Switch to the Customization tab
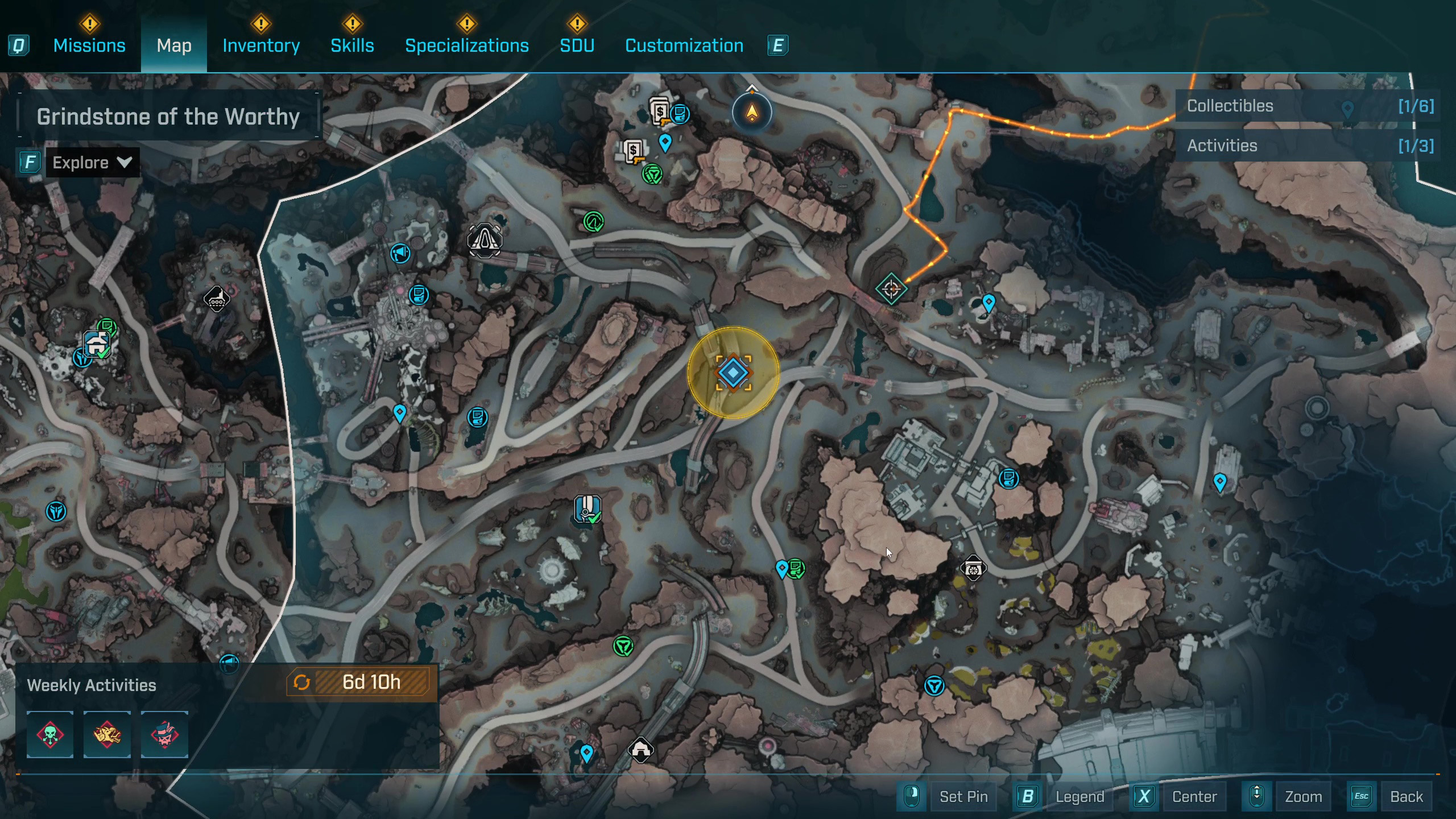The width and height of the screenshot is (1456, 819). click(684, 45)
